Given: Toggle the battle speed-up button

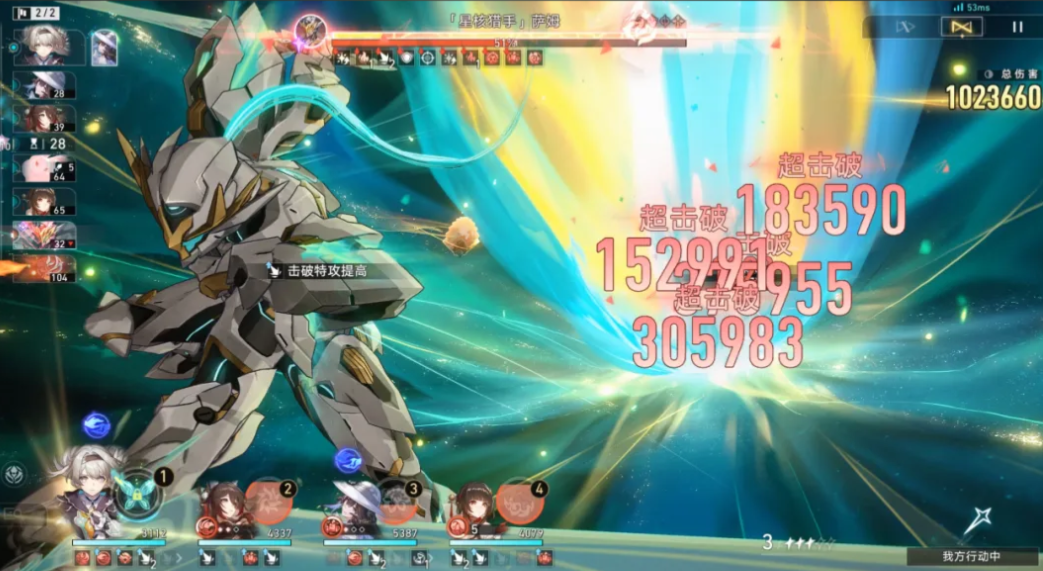Looking at the screenshot, I should pyautogui.click(x=905, y=27).
